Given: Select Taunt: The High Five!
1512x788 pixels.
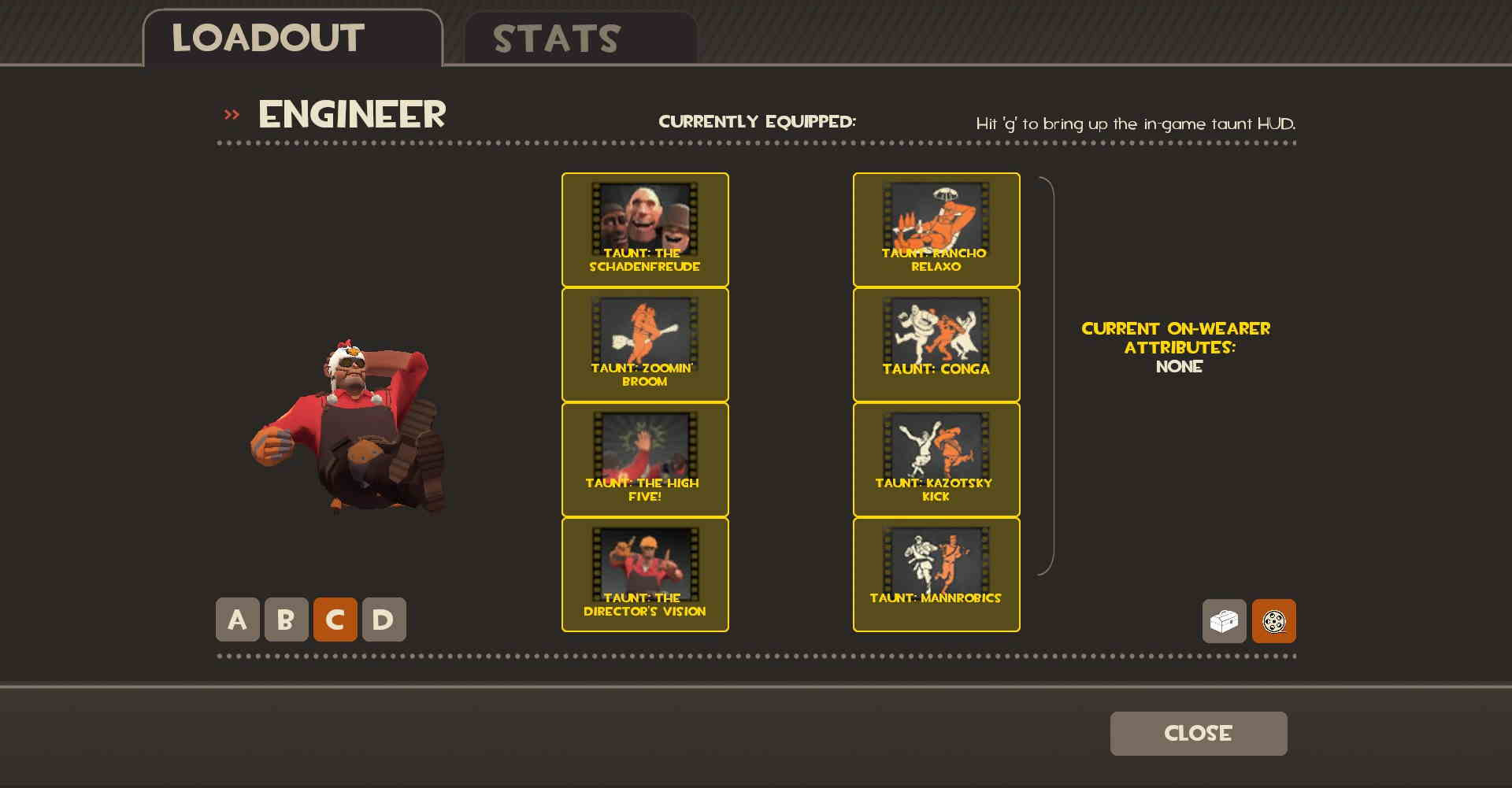Looking at the screenshot, I should tap(645, 459).
